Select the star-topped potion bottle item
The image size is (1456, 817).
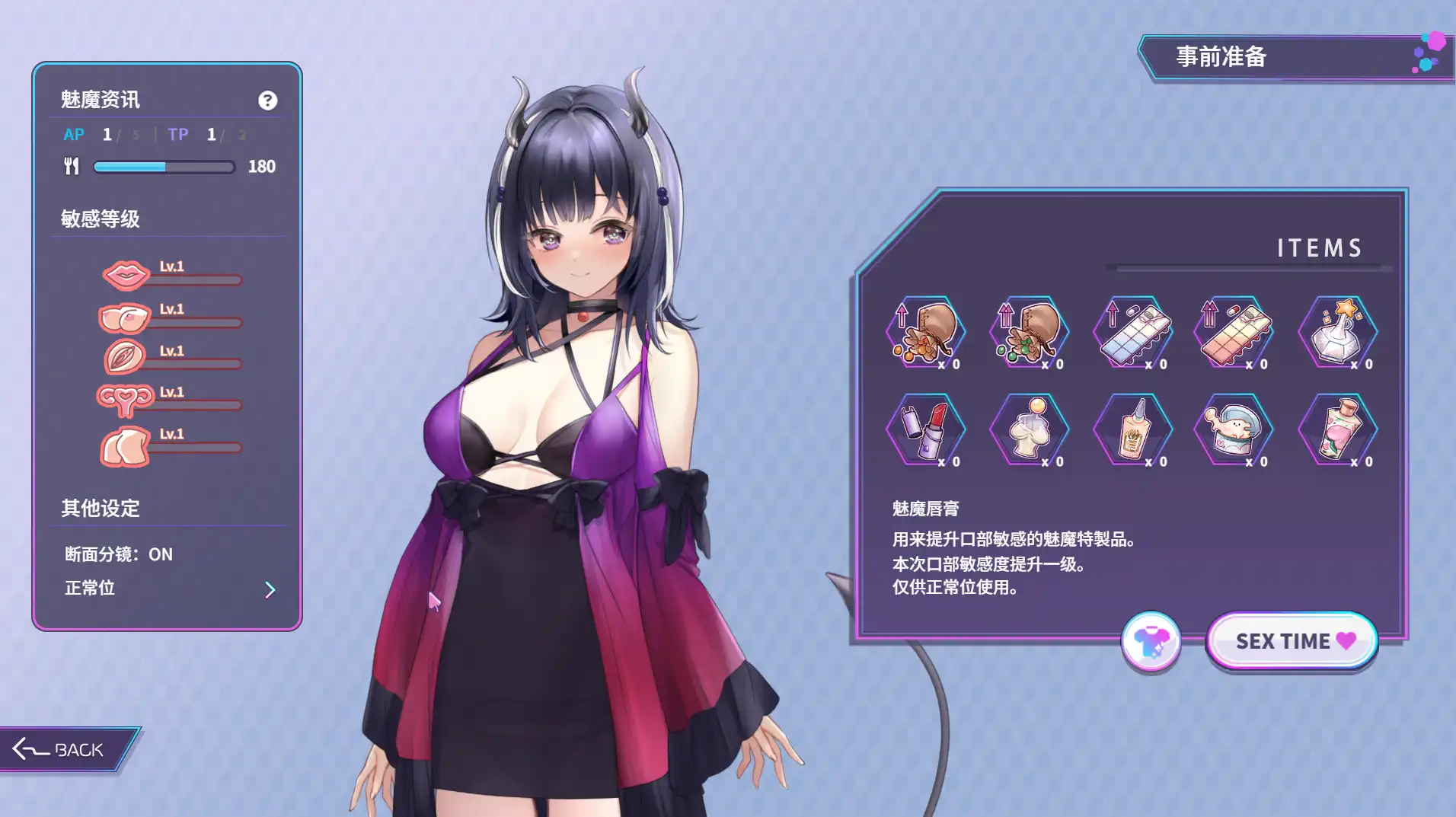coord(1338,333)
